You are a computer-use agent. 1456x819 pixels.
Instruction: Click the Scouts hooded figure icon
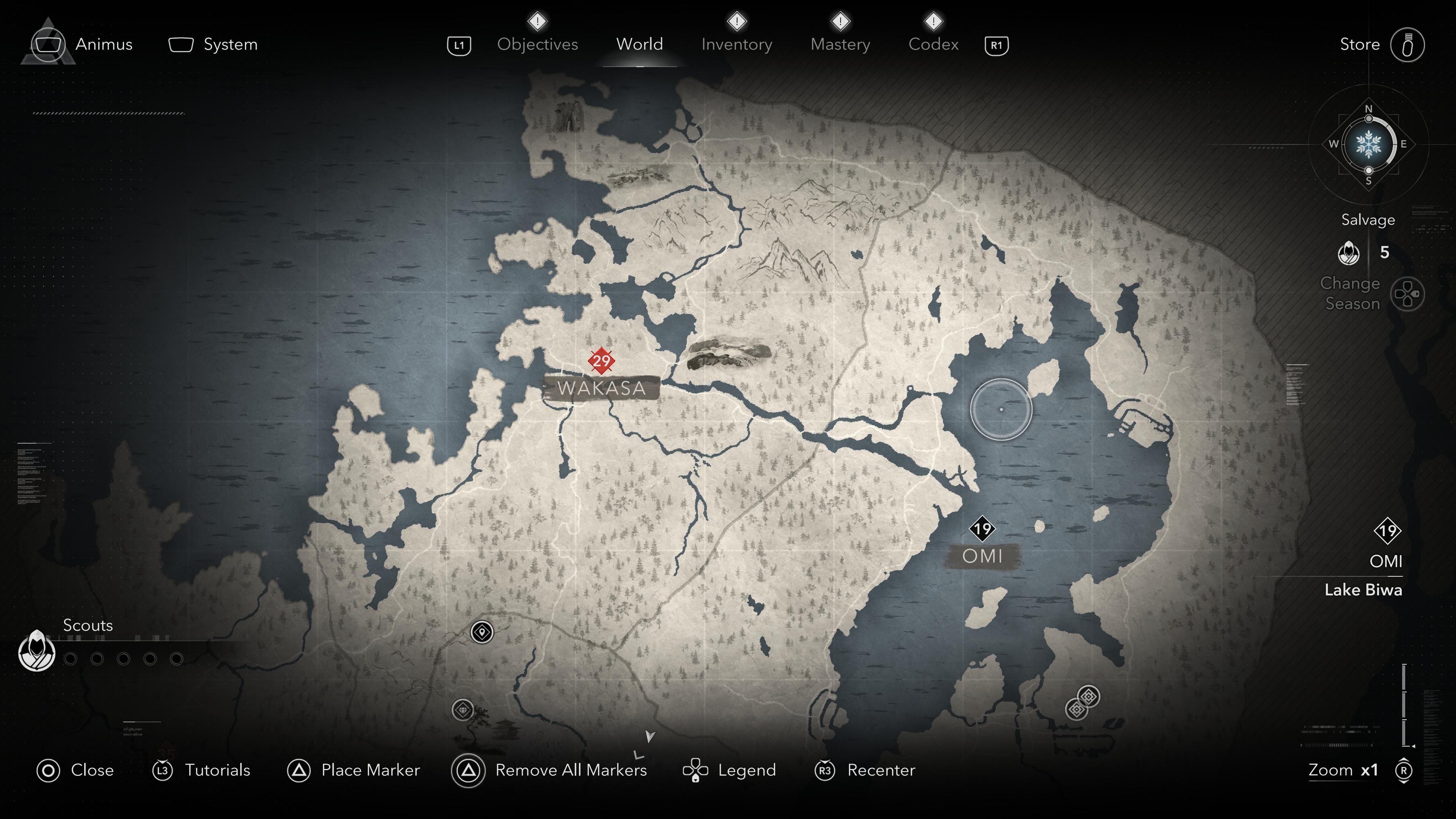(x=37, y=651)
